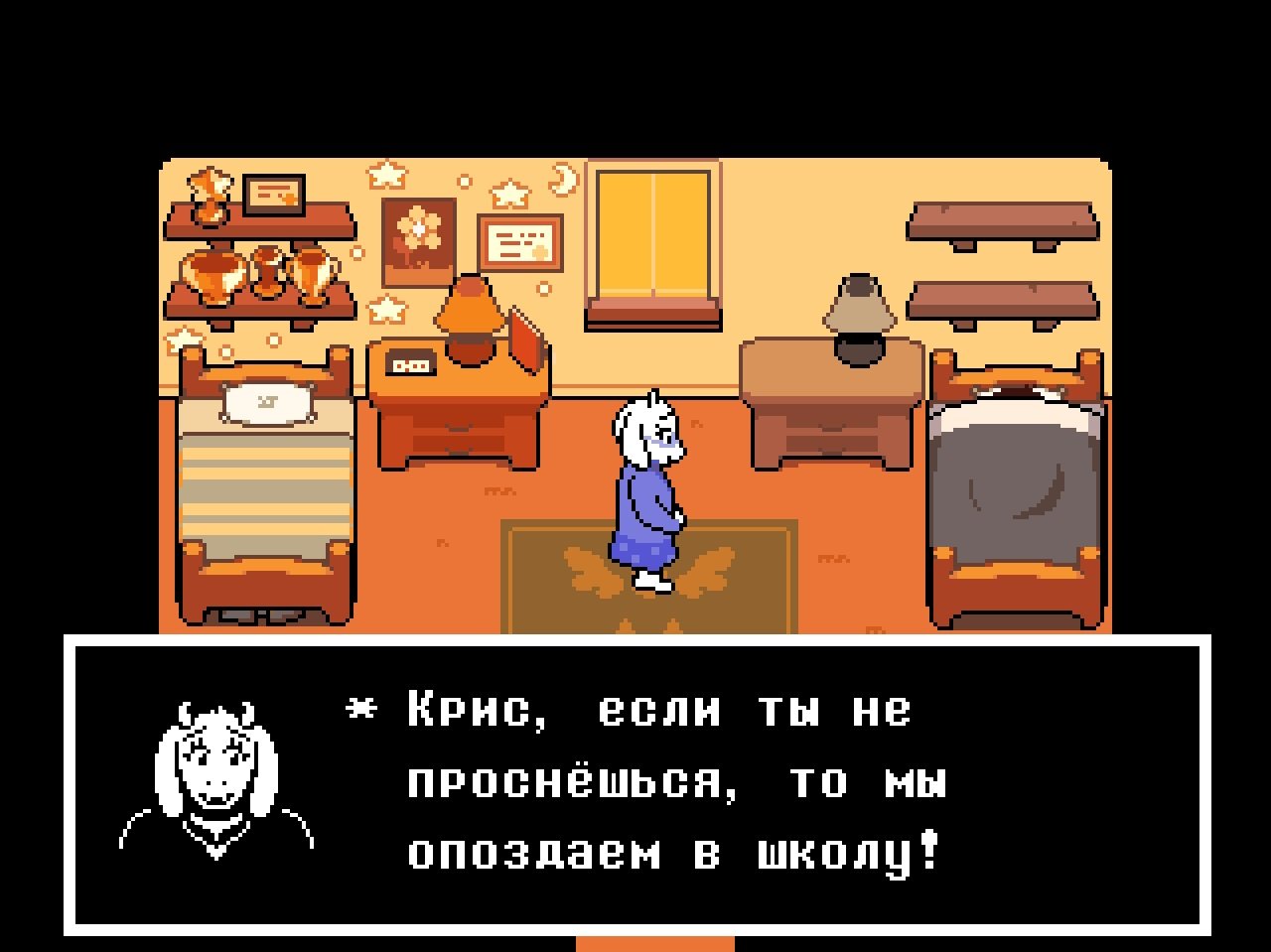The width and height of the screenshot is (1271, 952).
Task: Click the small framed award on the top shelf
Action: point(274,195)
